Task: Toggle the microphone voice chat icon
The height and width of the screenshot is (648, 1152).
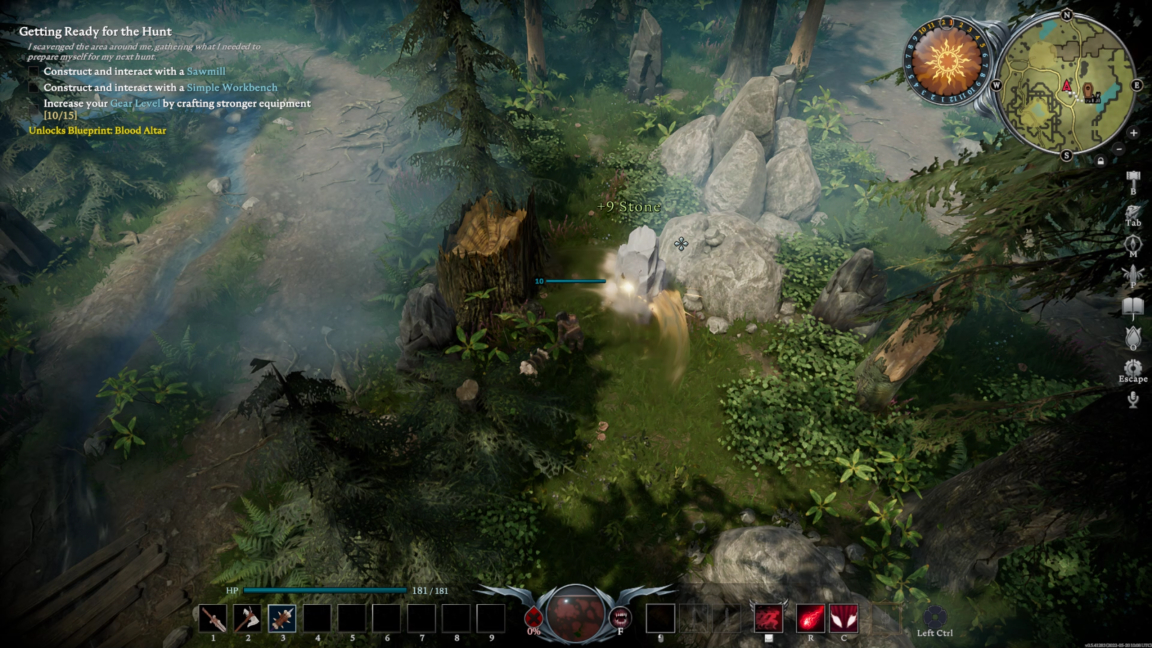Action: (1133, 400)
